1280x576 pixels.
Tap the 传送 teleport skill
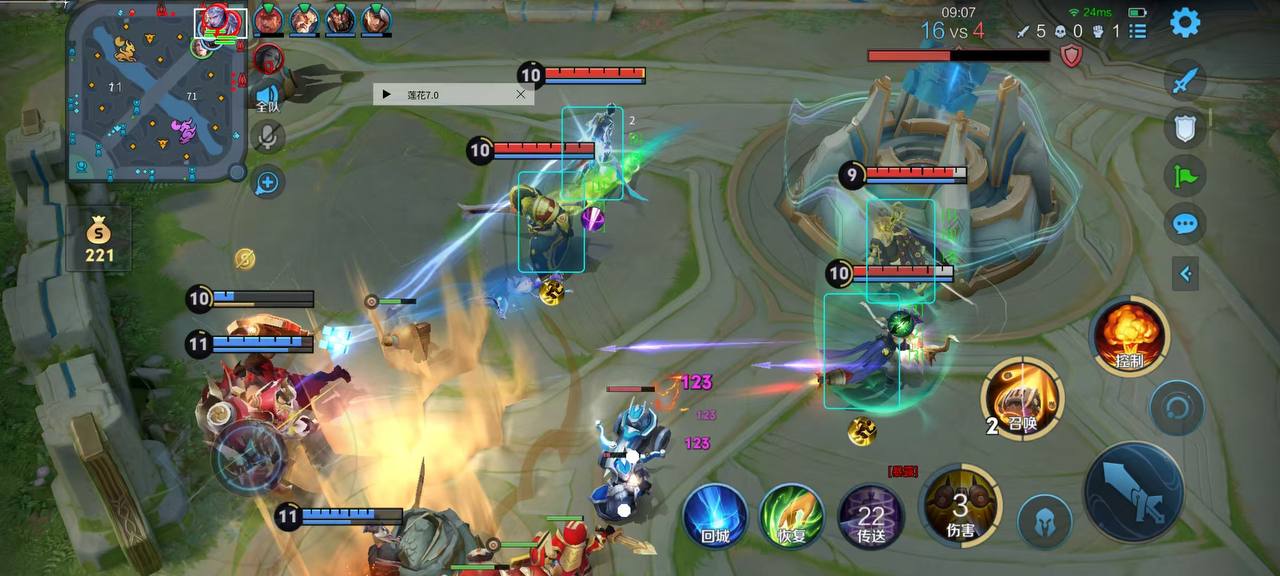[x=871, y=516]
